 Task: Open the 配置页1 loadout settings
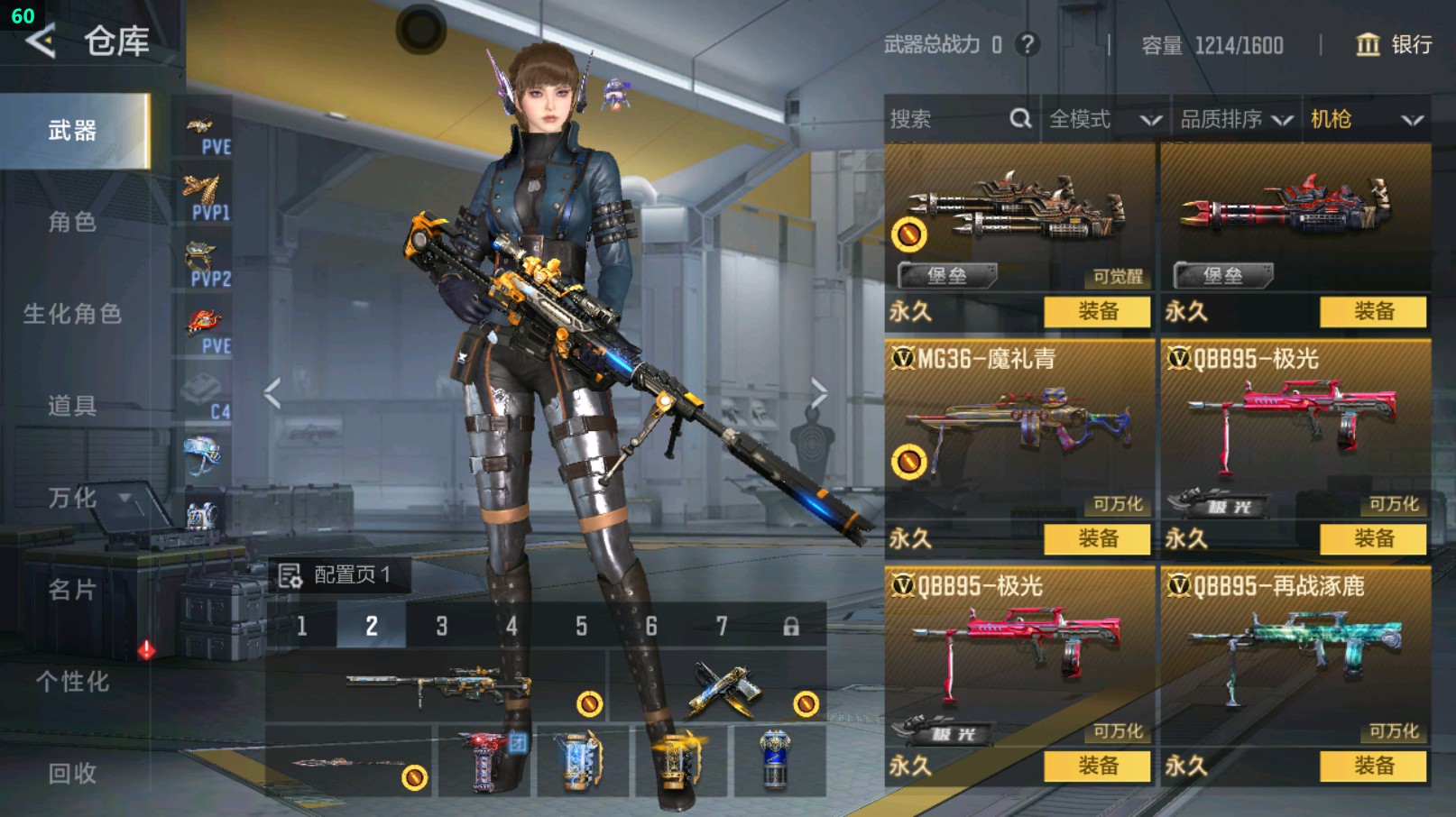click(337, 575)
